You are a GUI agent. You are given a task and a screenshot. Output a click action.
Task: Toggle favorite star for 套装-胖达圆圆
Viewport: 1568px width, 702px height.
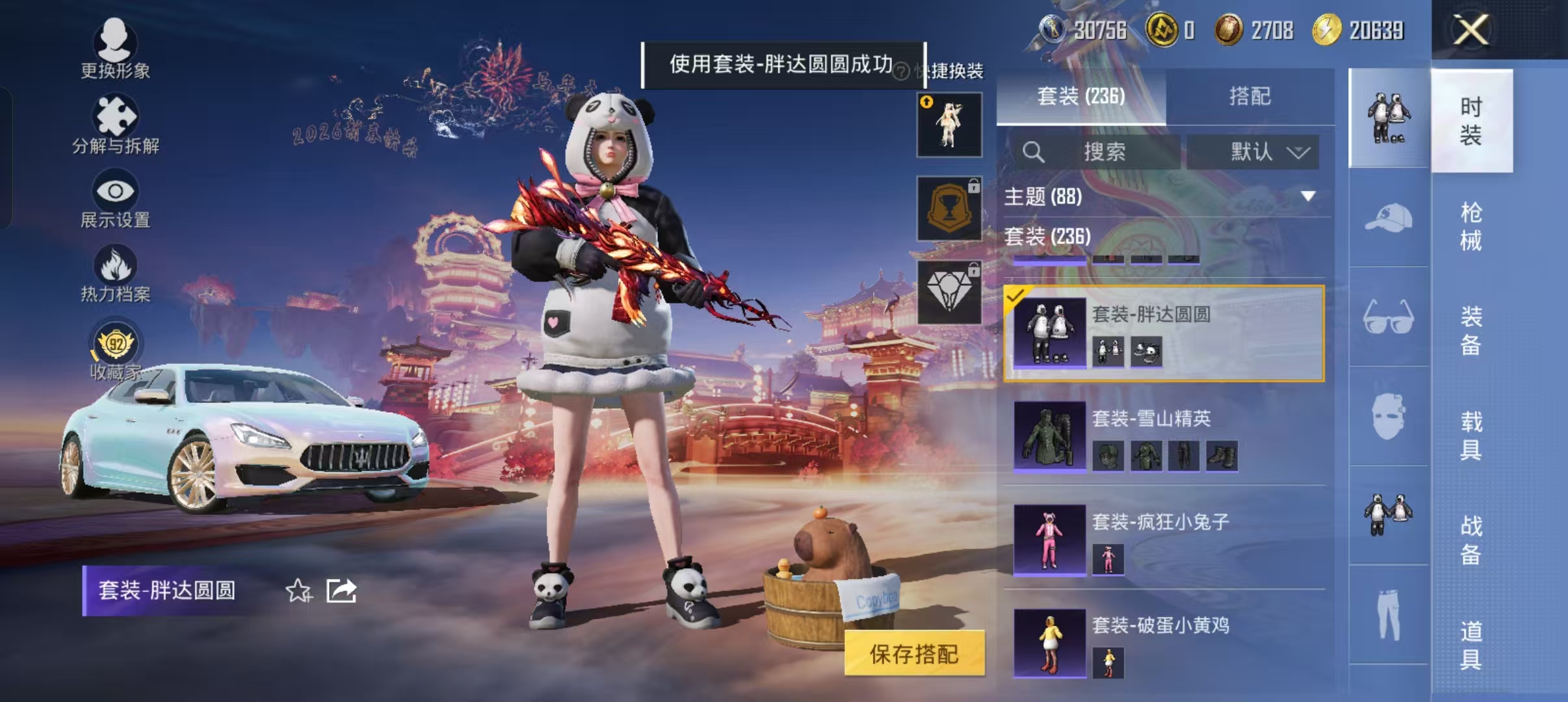299,590
